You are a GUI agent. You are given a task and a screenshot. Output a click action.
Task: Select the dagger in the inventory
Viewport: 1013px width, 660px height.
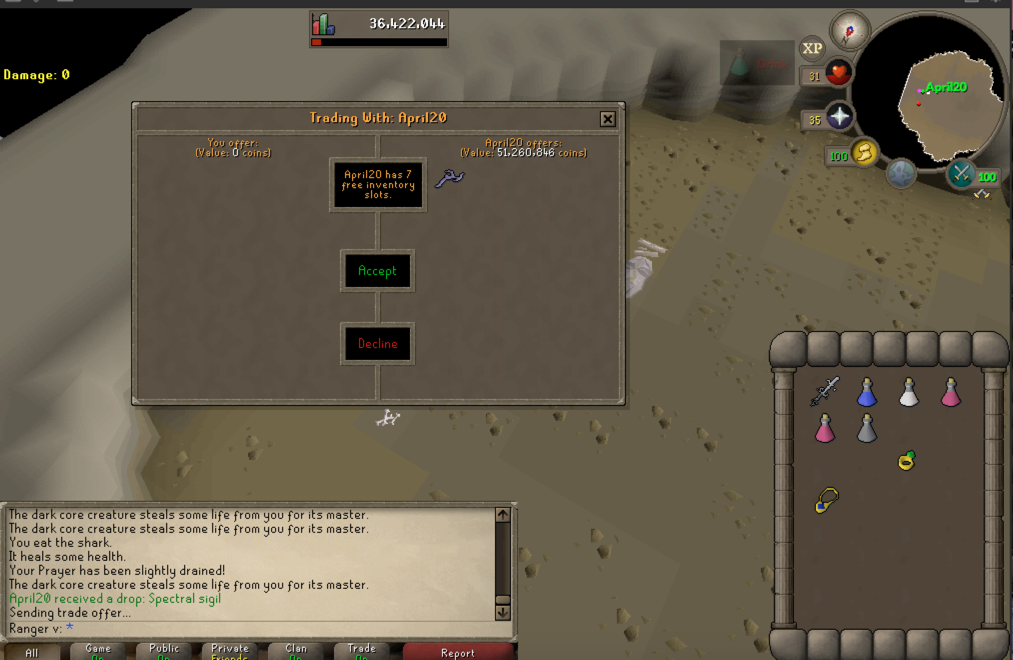click(825, 390)
